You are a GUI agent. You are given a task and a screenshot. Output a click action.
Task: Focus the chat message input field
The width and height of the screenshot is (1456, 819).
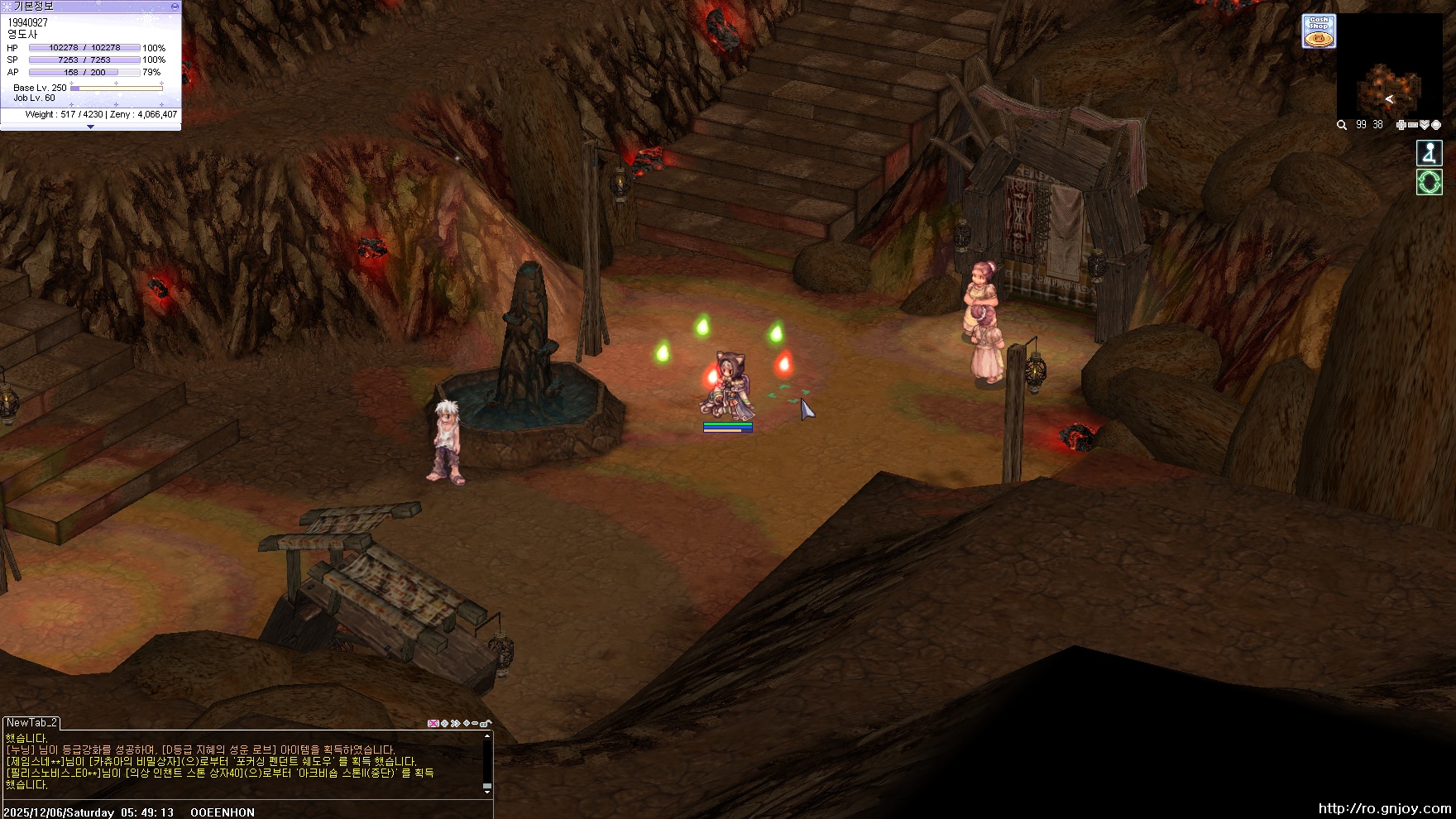pyautogui.click(x=248, y=812)
